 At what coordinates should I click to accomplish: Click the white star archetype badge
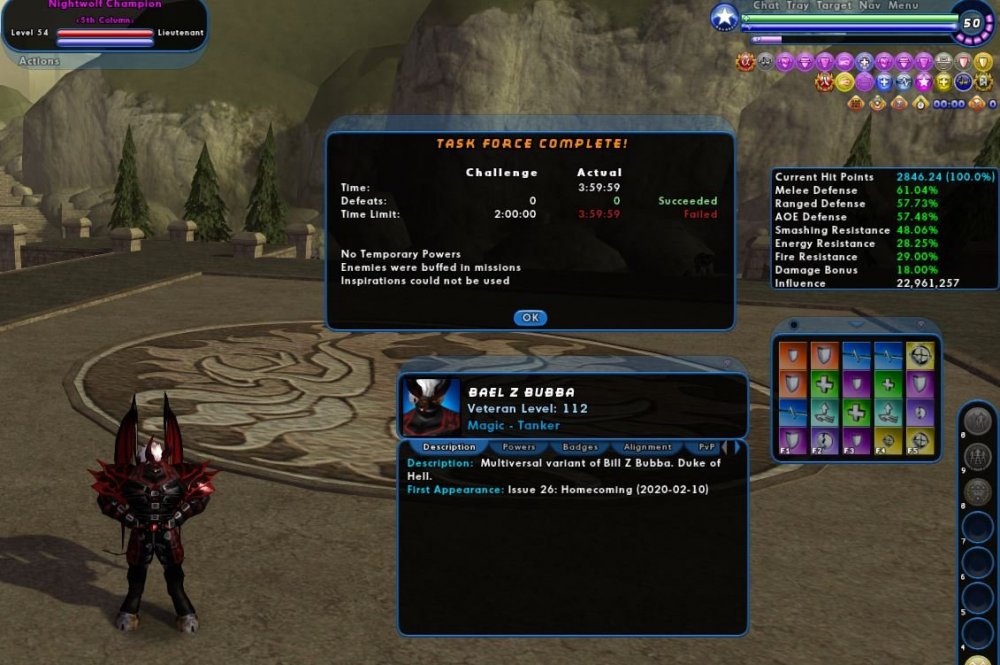pos(724,17)
